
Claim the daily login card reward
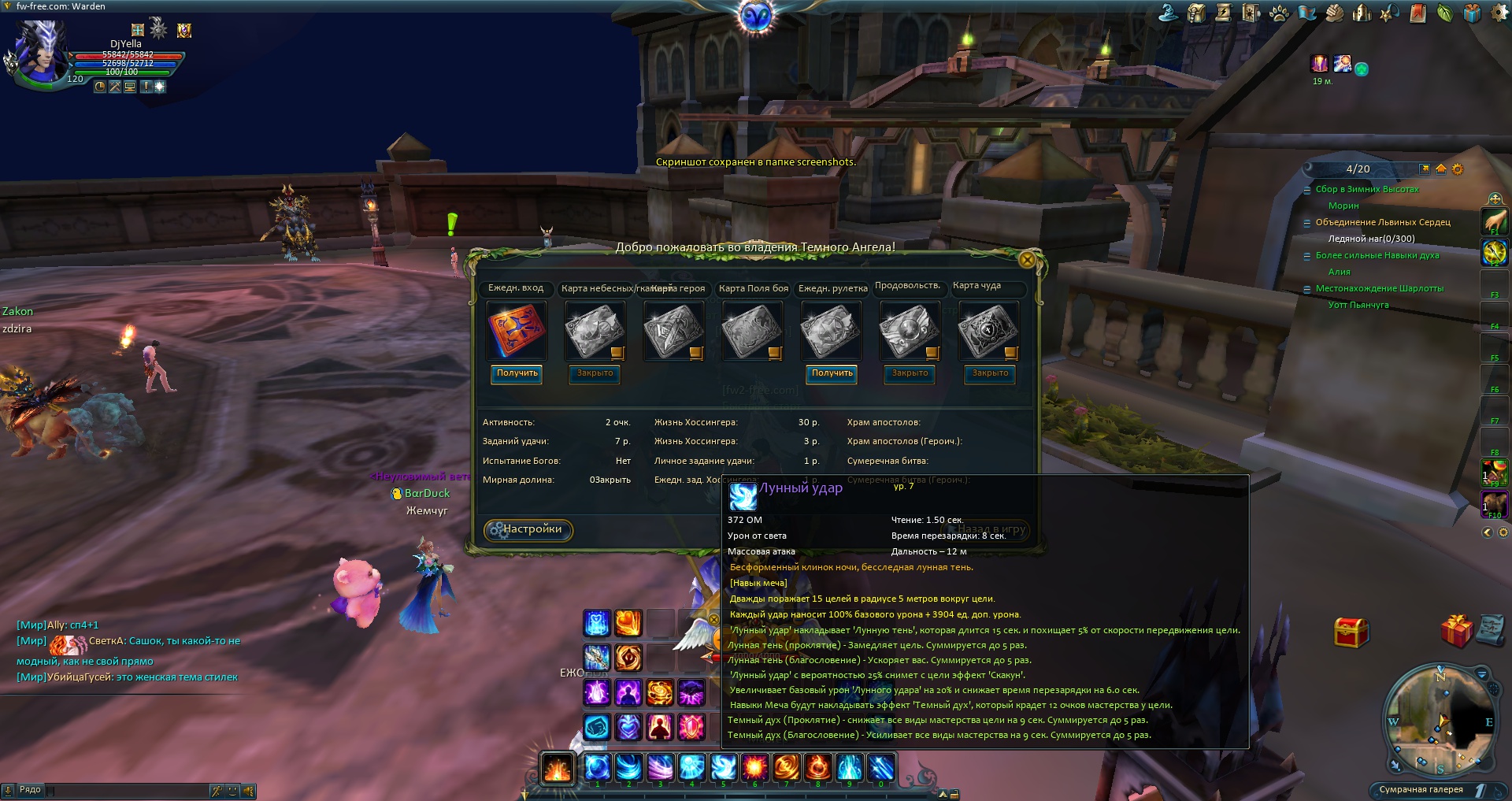point(517,373)
